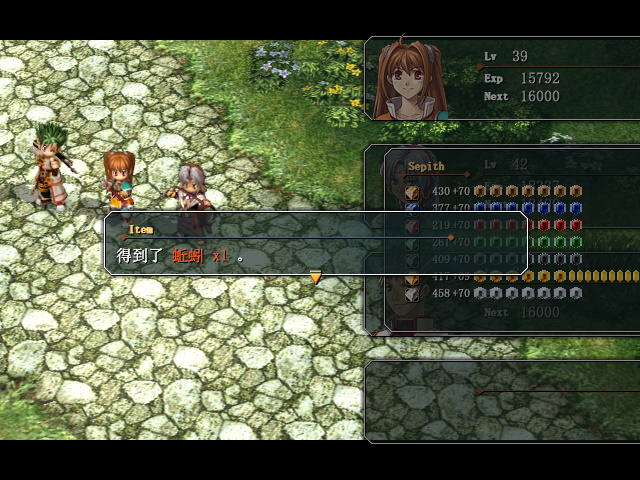The width and height of the screenshot is (640, 480).
Task: Click the orange continue arrow in the Item dialogue
Action: (316, 278)
